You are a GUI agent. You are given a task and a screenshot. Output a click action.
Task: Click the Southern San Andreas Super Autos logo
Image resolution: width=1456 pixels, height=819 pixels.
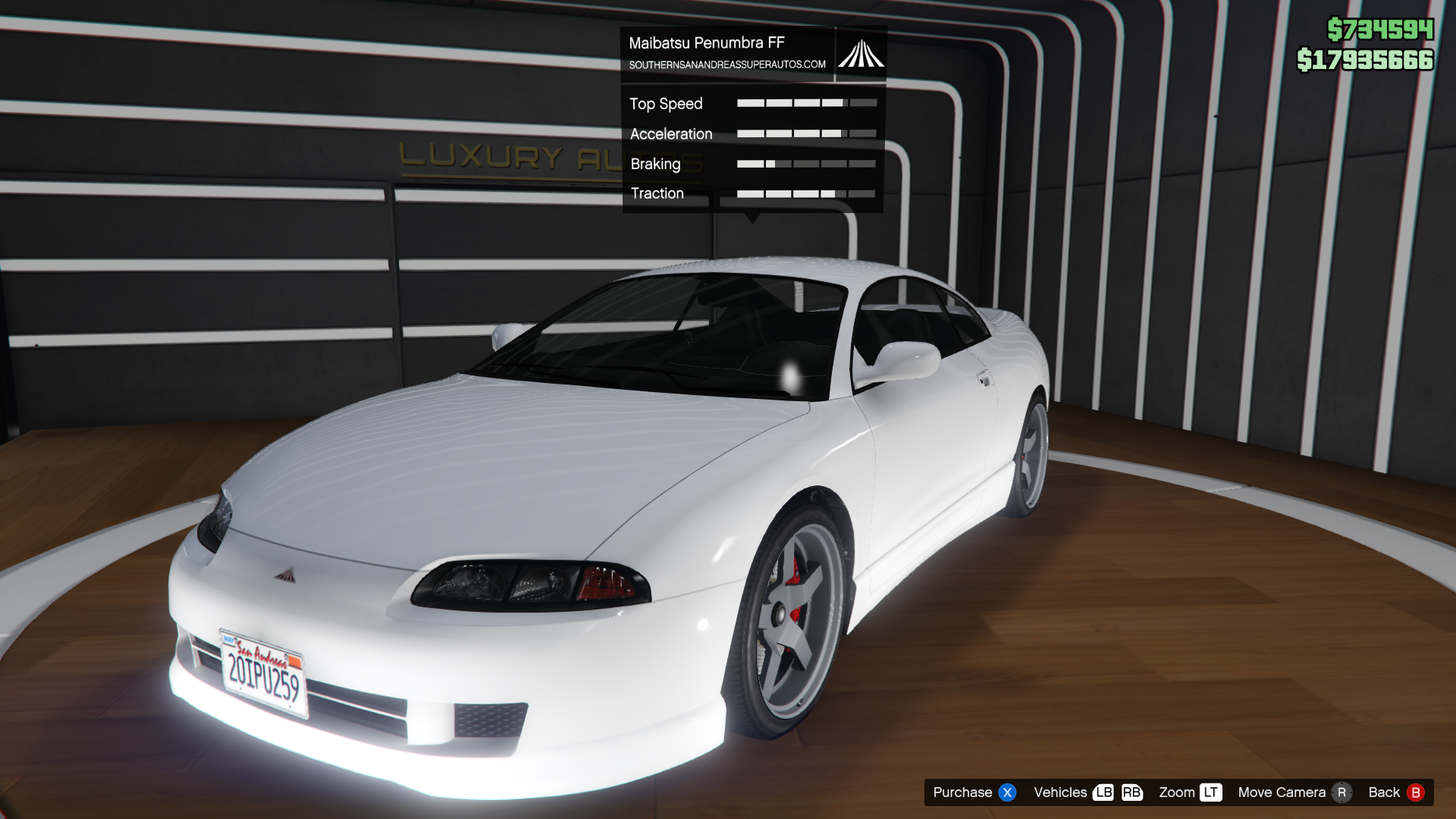point(861,54)
